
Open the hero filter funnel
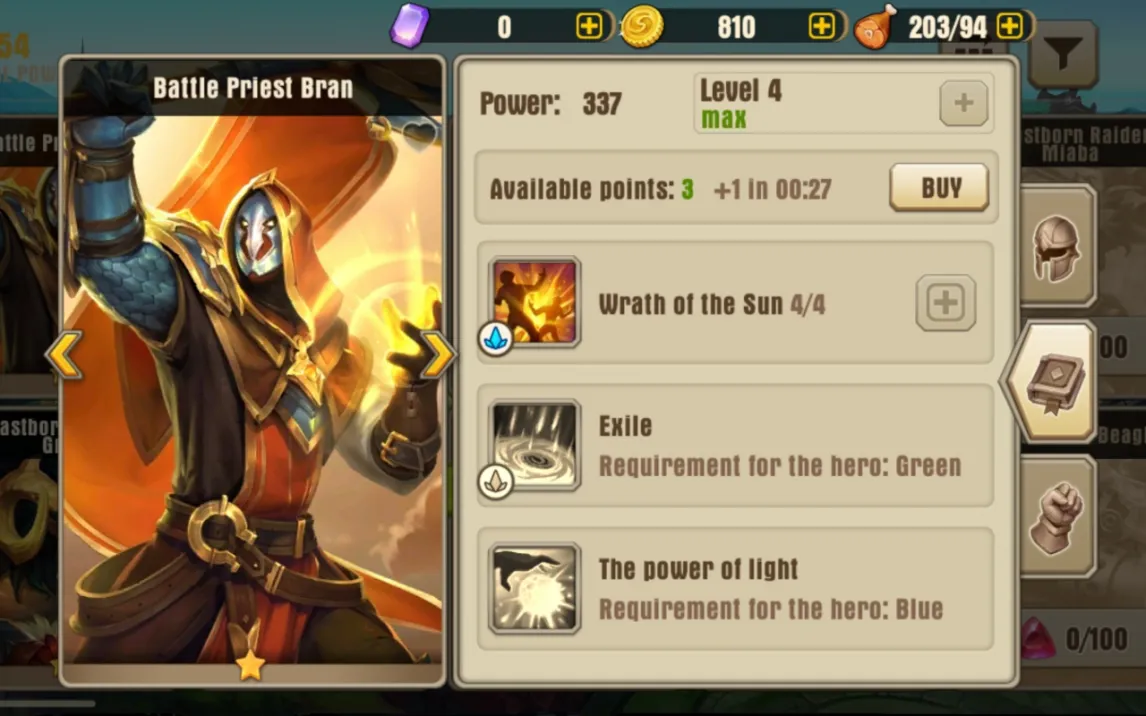1062,53
